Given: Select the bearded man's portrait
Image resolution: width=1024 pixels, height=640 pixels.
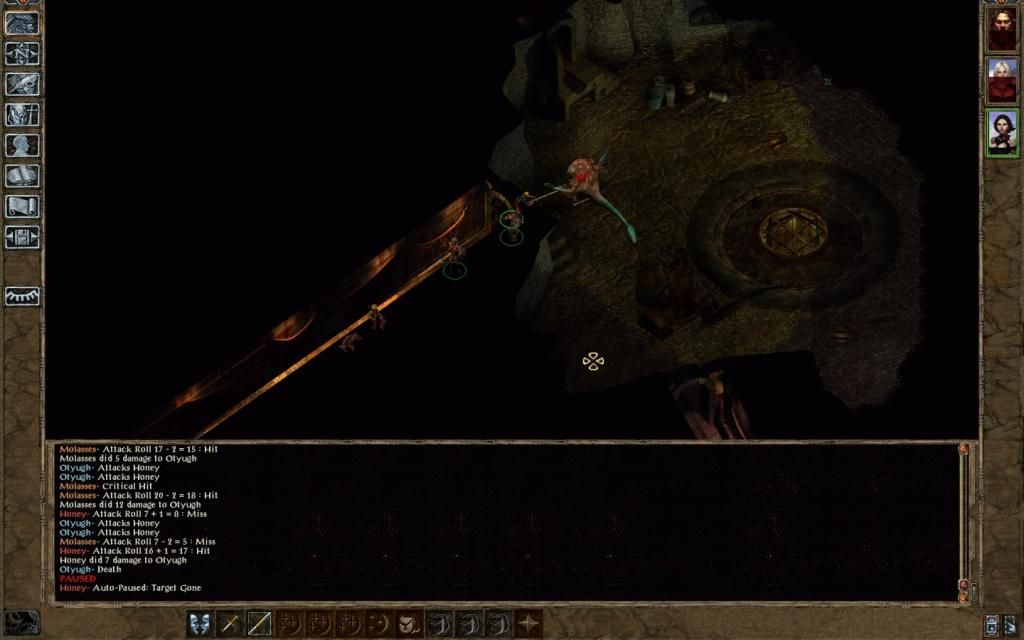Looking at the screenshot, I should 1002,30.
